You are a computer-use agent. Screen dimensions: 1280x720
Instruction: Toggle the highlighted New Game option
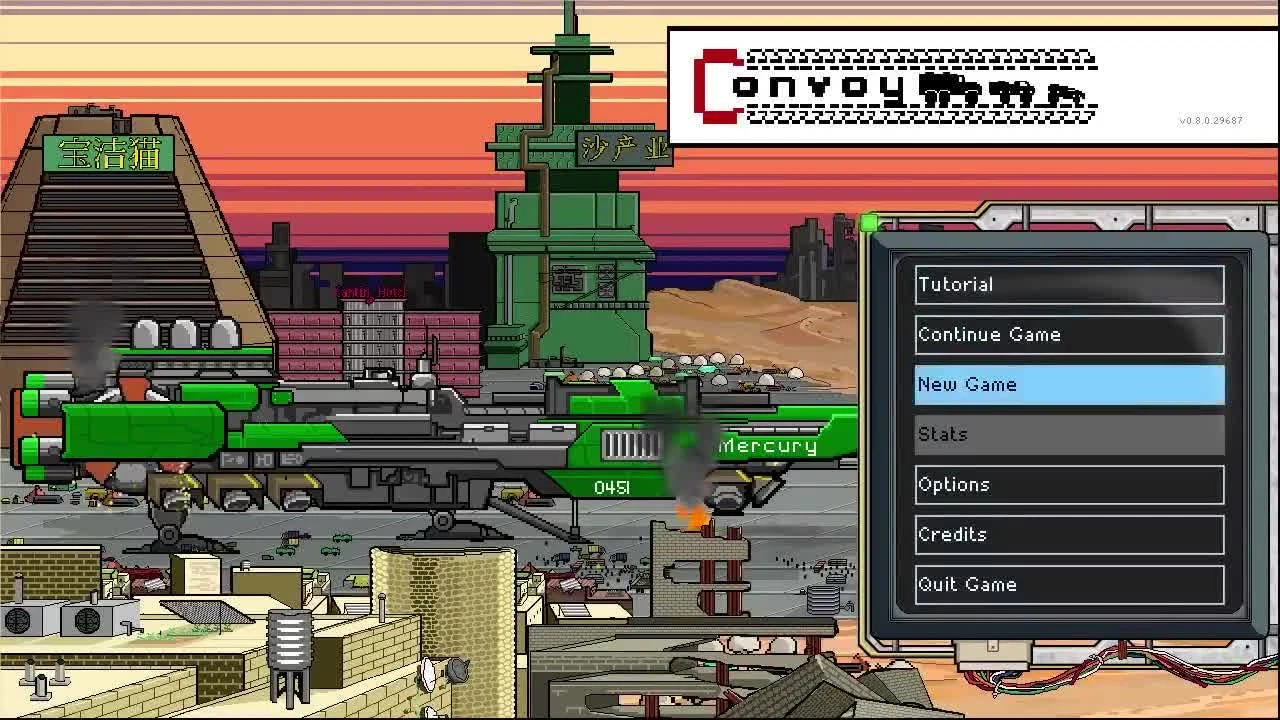(1068, 385)
